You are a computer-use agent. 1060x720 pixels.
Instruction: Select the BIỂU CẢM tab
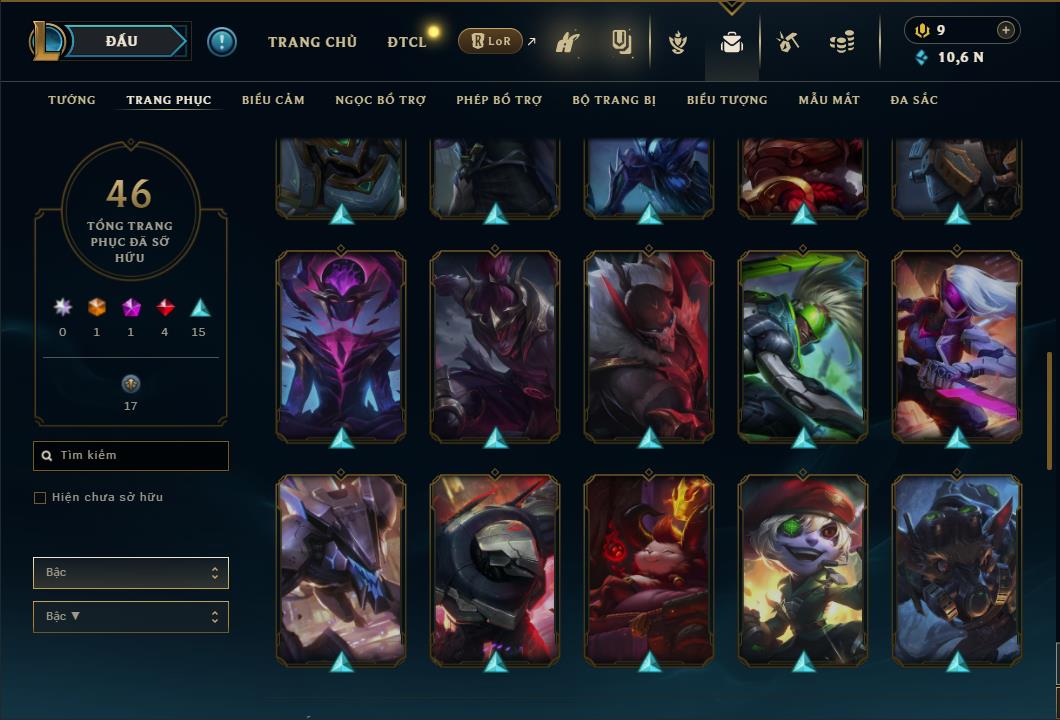[x=273, y=100]
